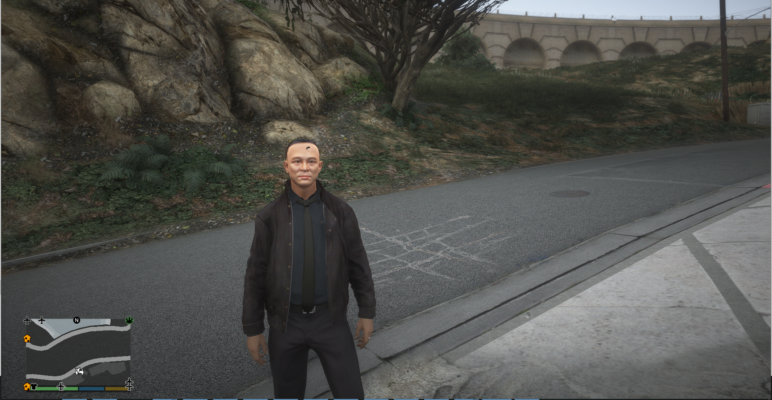The image size is (772, 400).
Task: Select the orange house blip beside the t-shirt
Action: 26,386
